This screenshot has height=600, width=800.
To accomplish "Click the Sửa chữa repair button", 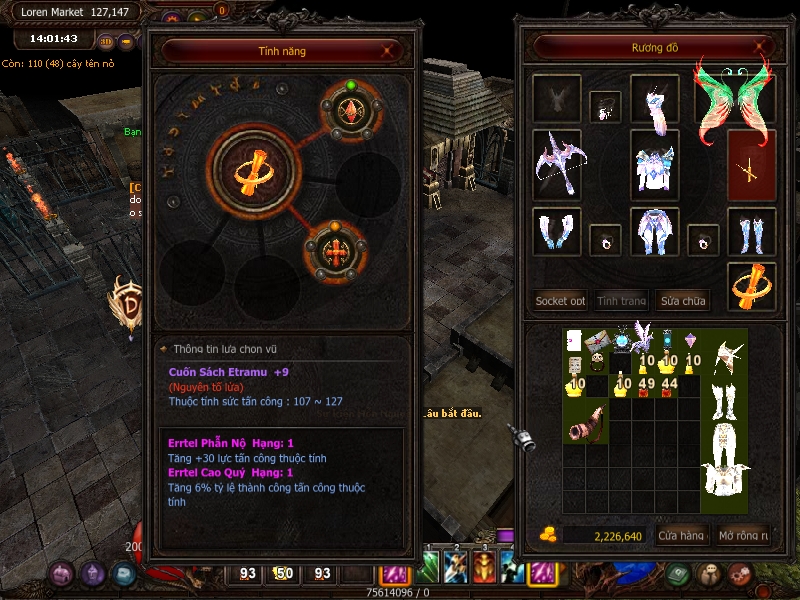I will [682, 300].
